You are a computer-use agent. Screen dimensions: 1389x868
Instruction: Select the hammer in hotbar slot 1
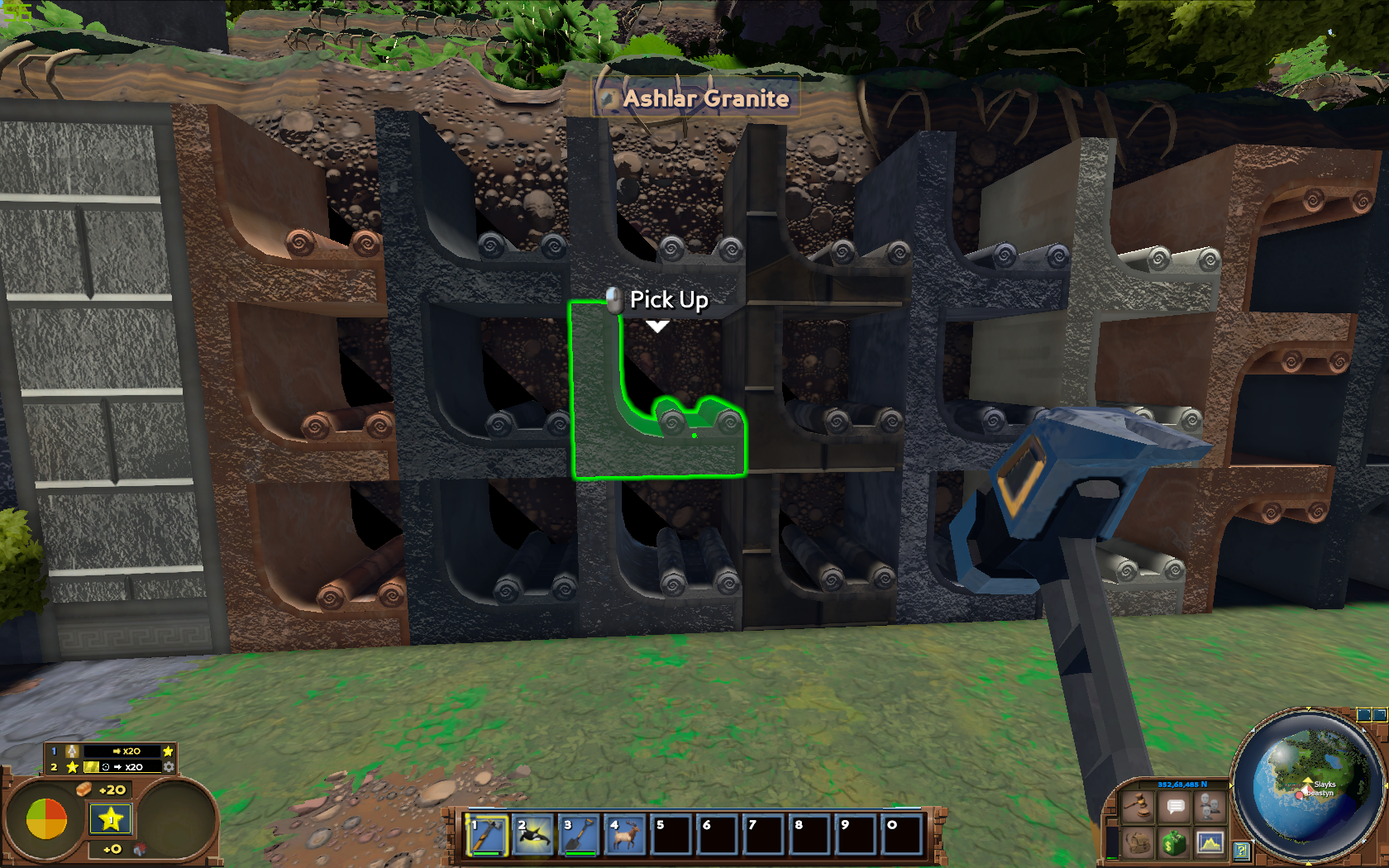click(x=488, y=834)
